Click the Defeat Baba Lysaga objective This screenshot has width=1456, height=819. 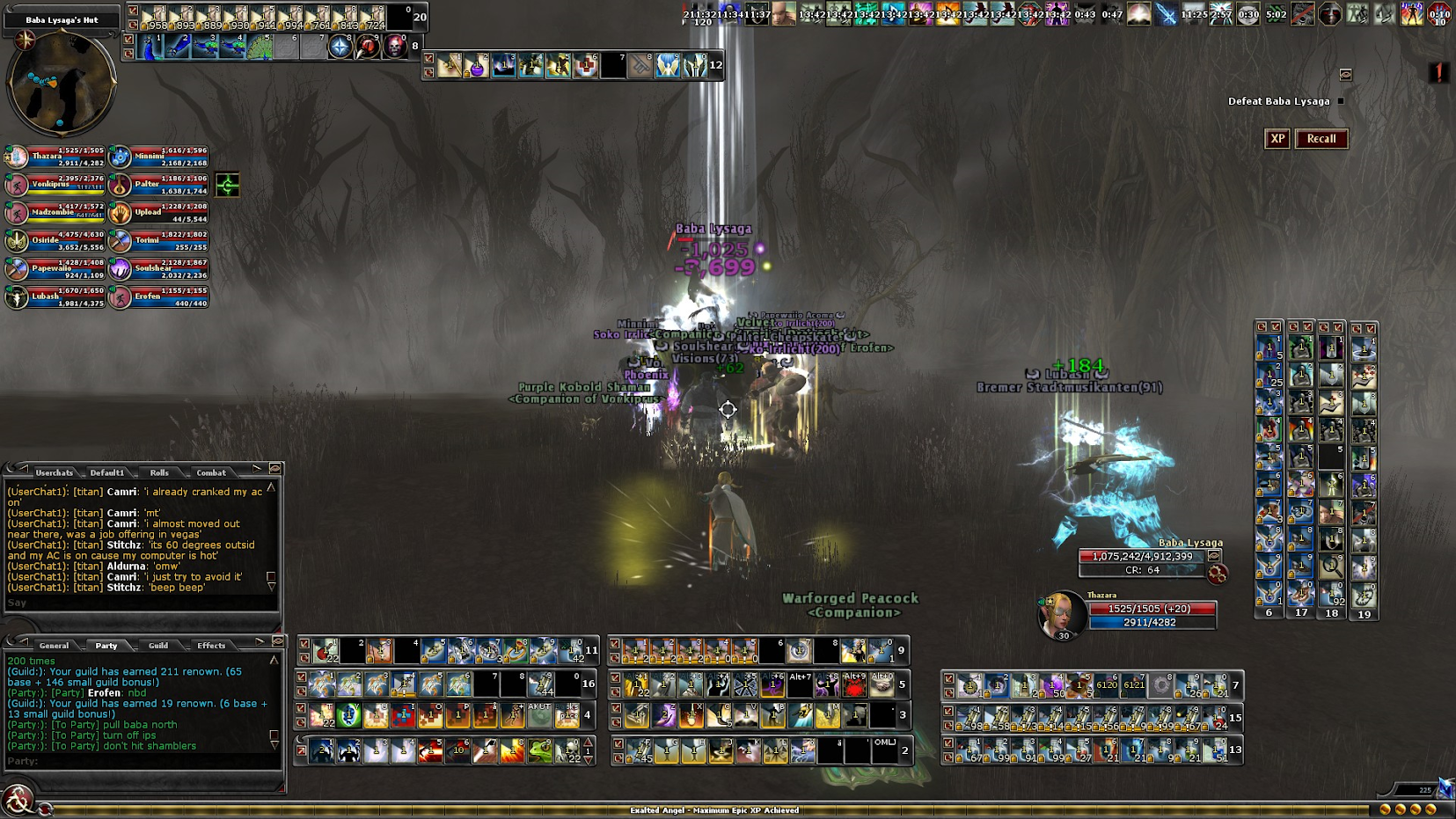[x=1278, y=101]
